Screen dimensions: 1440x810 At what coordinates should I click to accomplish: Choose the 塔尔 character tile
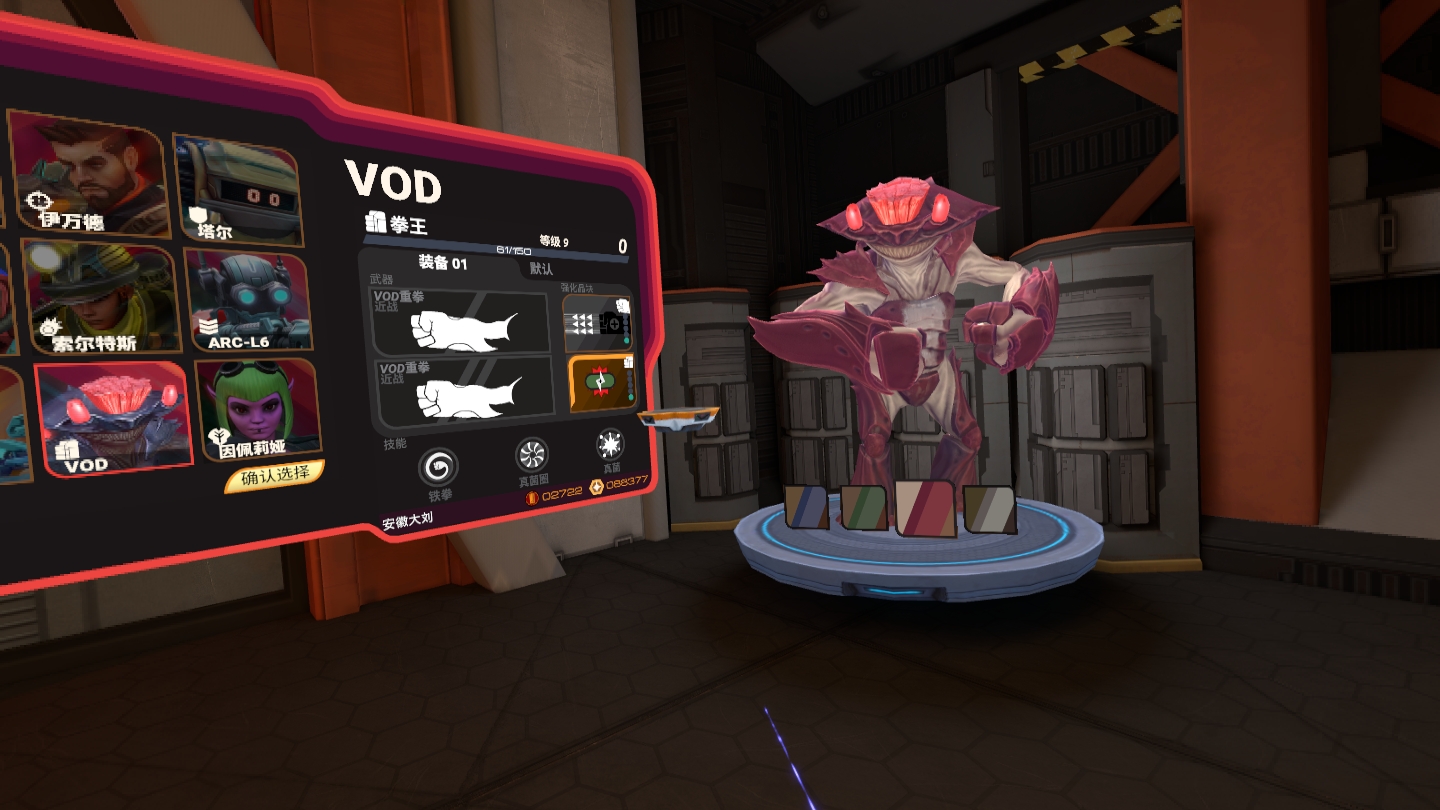237,190
